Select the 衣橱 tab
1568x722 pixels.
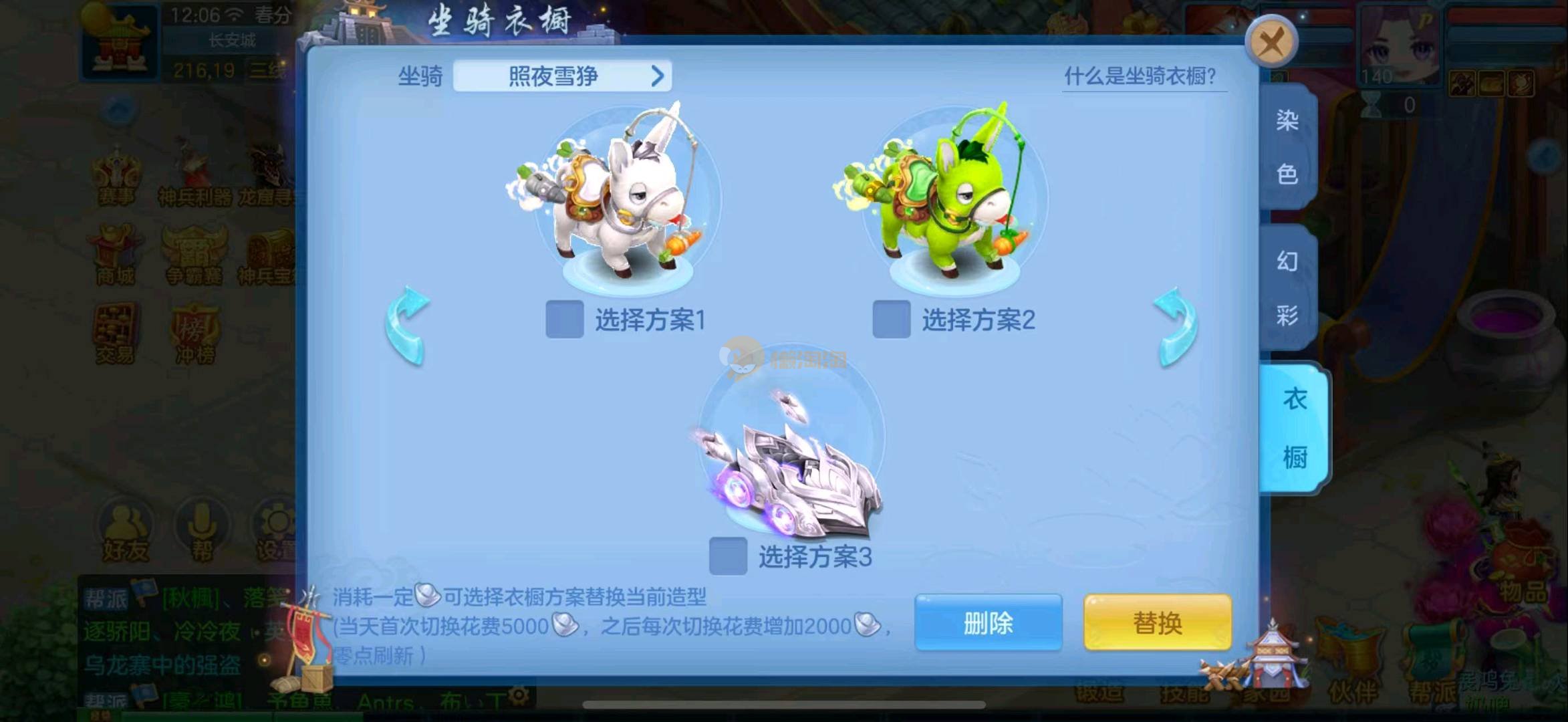coord(1294,428)
